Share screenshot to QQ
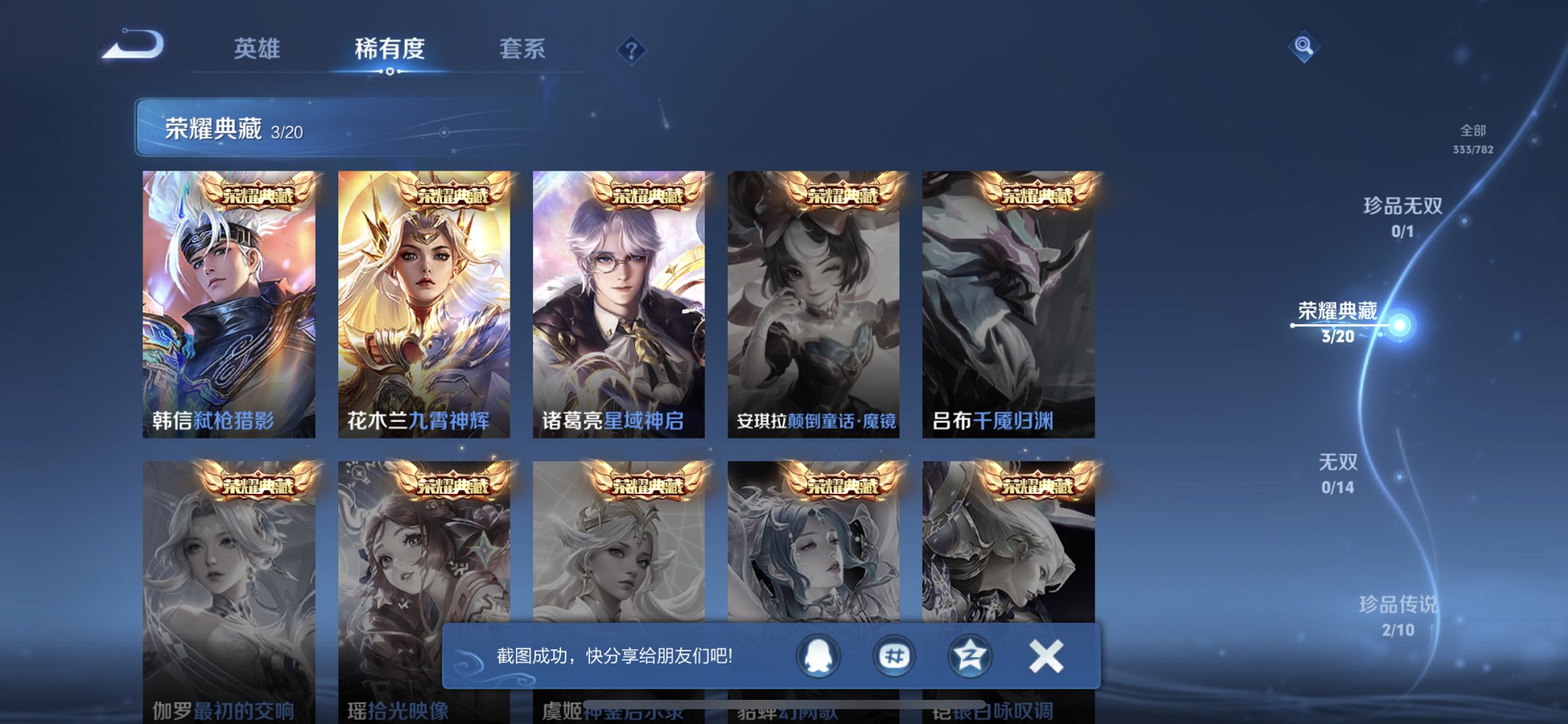The image size is (1568, 724). [x=818, y=656]
